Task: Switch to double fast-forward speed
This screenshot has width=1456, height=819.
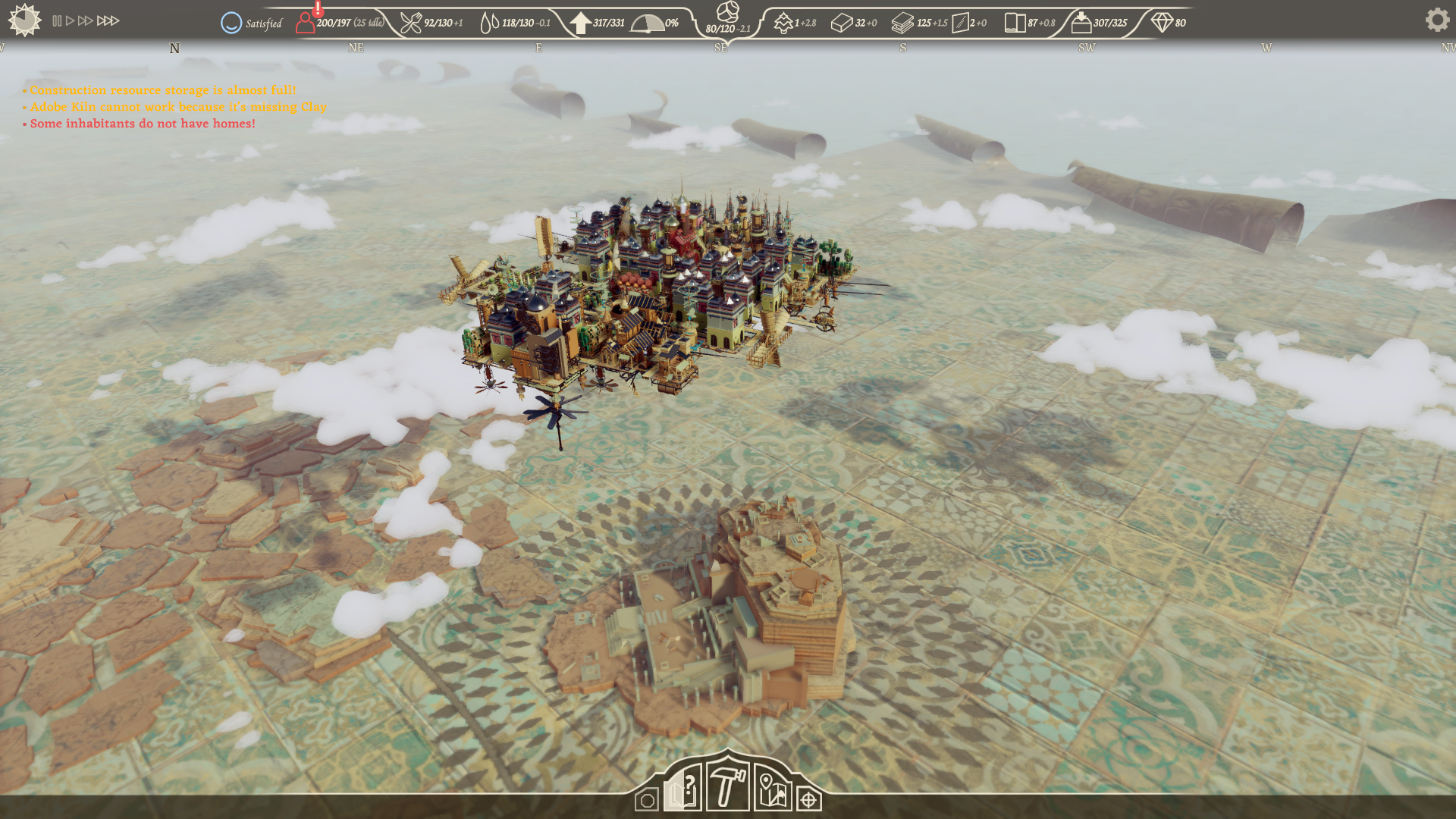Action: [x=86, y=21]
